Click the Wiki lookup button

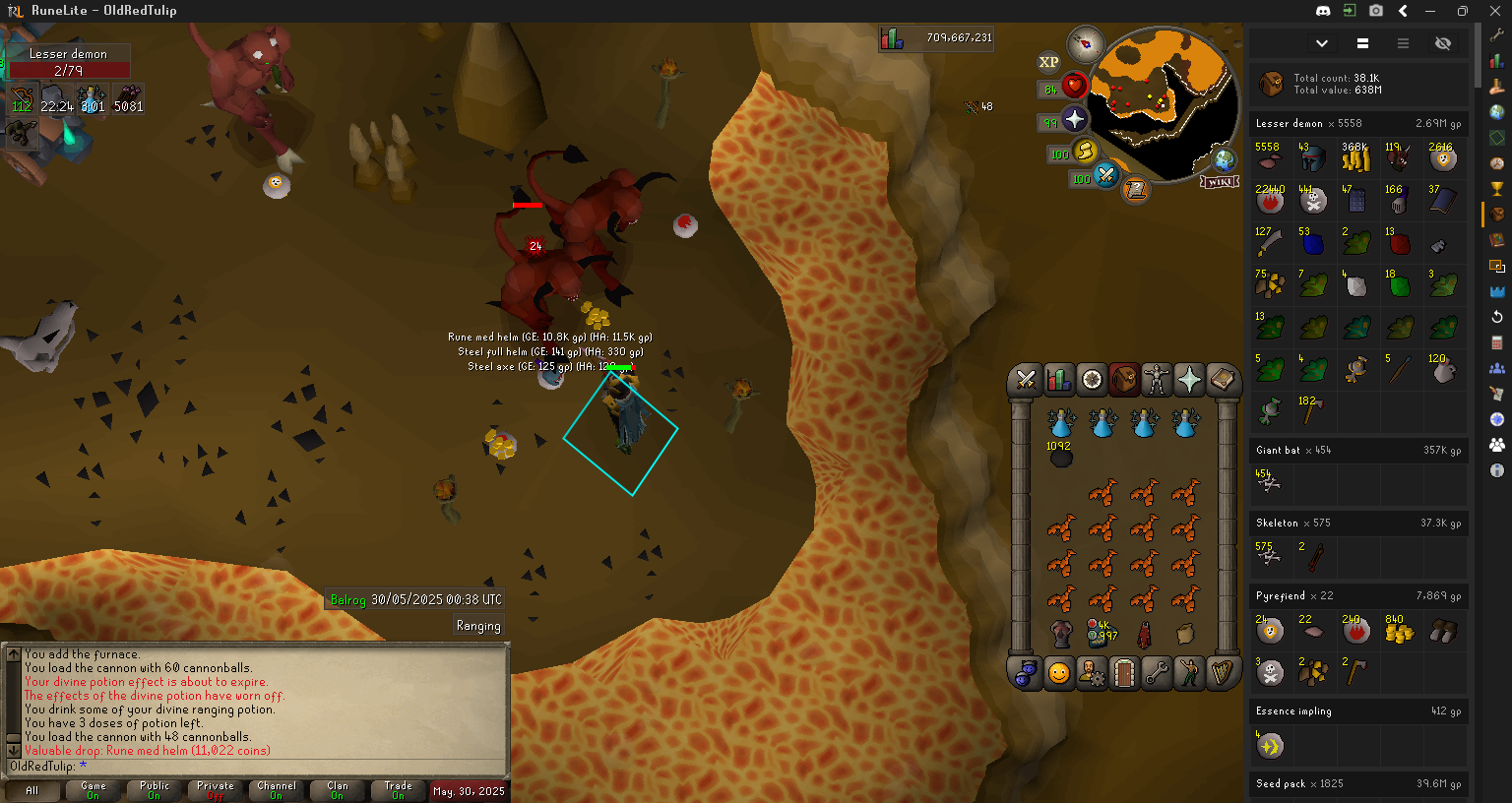(x=1219, y=182)
